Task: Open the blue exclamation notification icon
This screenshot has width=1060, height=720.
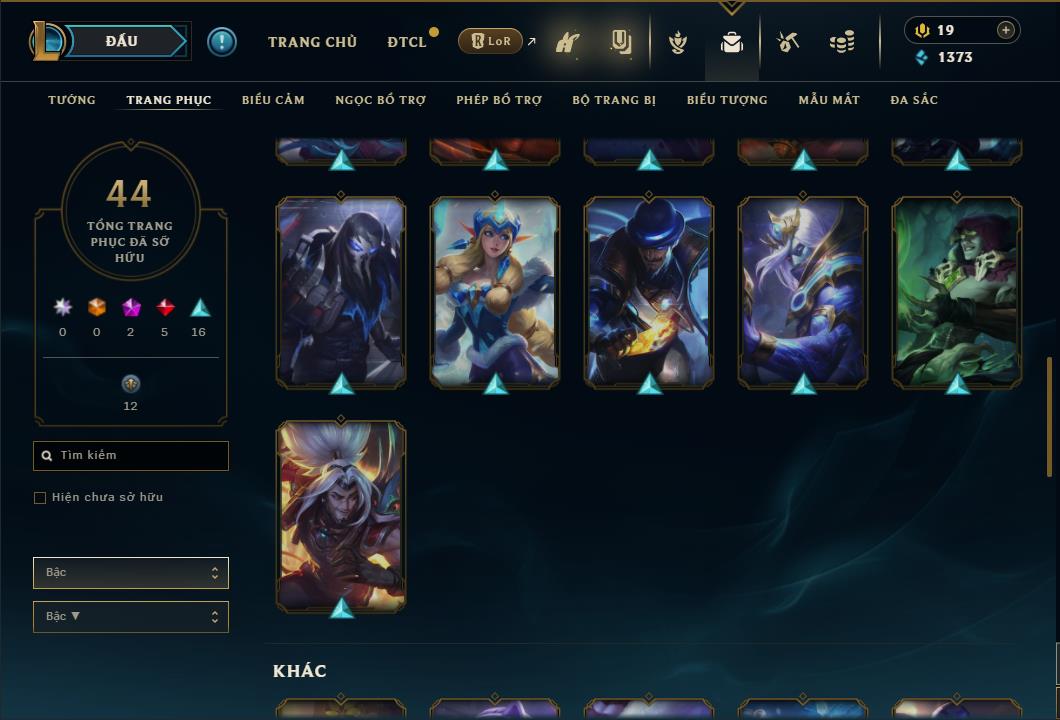Action: tap(222, 42)
